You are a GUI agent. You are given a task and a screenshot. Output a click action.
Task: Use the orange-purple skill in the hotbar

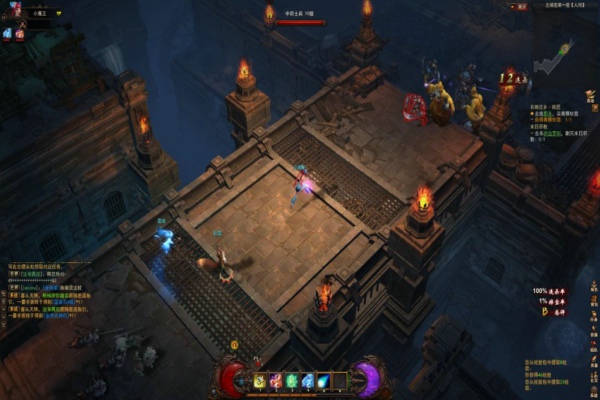(276, 380)
